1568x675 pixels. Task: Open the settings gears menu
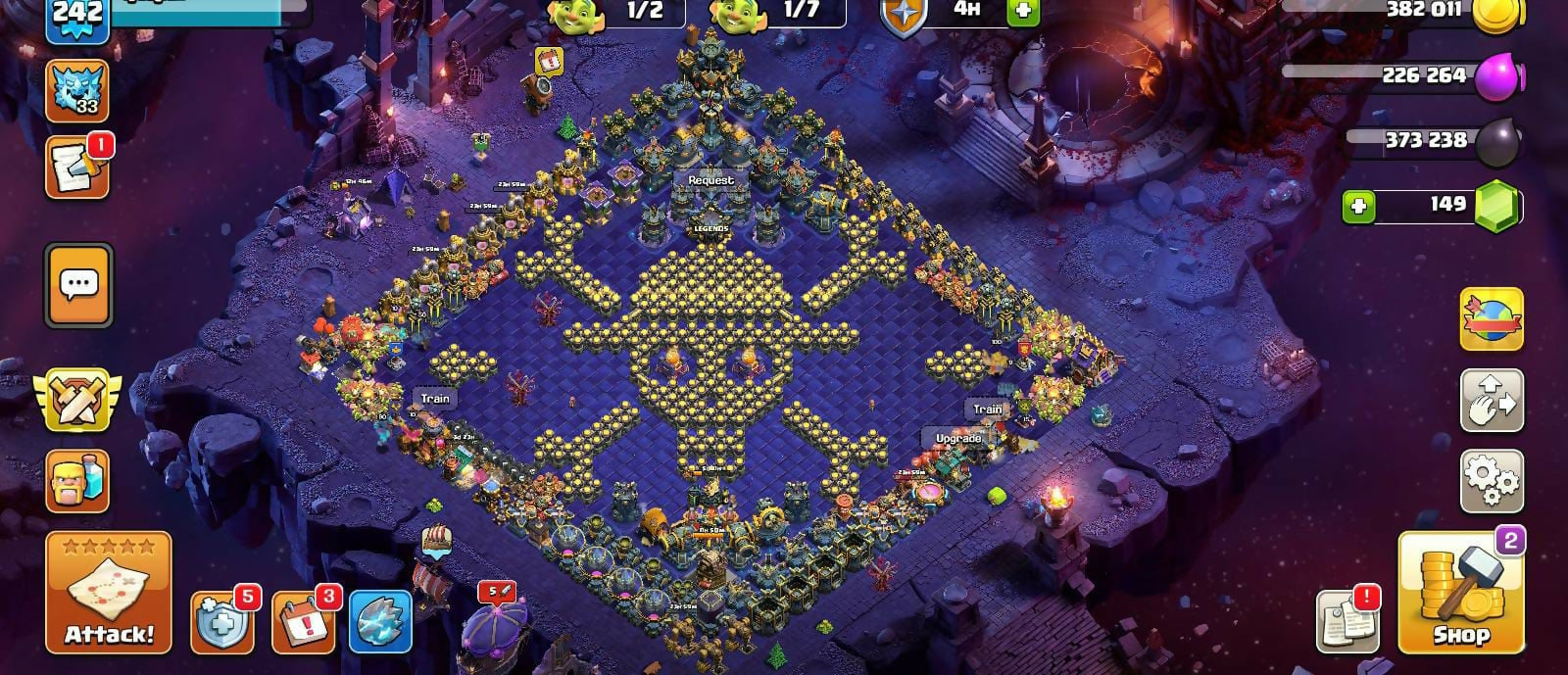pyautogui.click(x=1492, y=481)
